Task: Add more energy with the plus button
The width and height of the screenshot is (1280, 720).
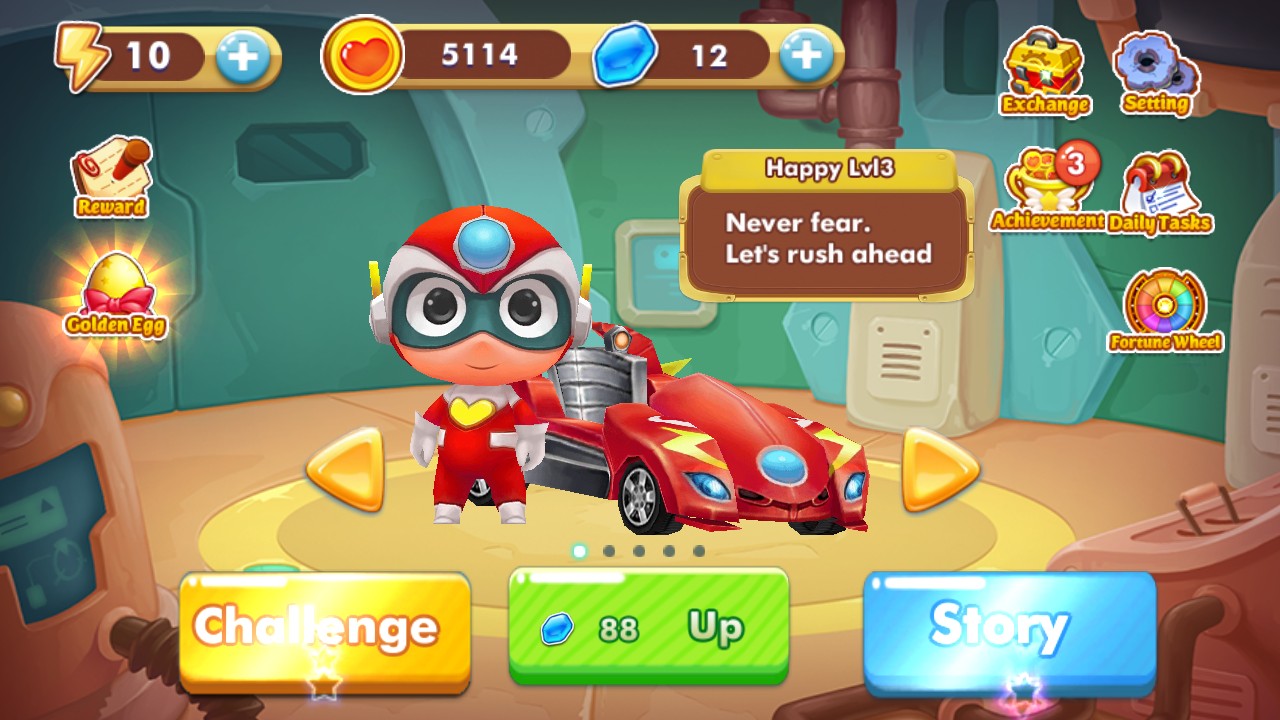Action: pyautogui.click(x=240, y=55)
